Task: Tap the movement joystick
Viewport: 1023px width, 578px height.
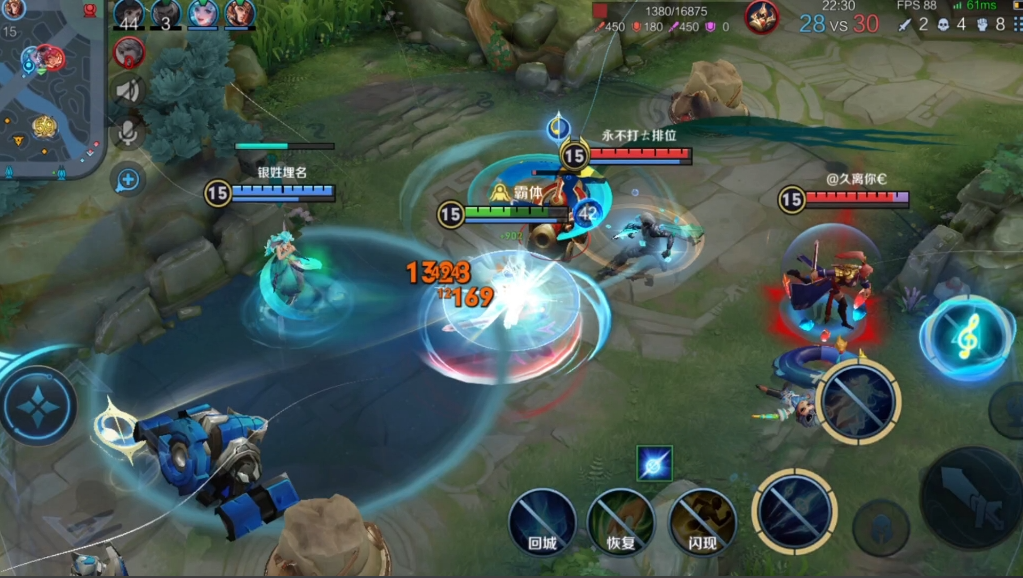Action: click(x=38, y=405)
